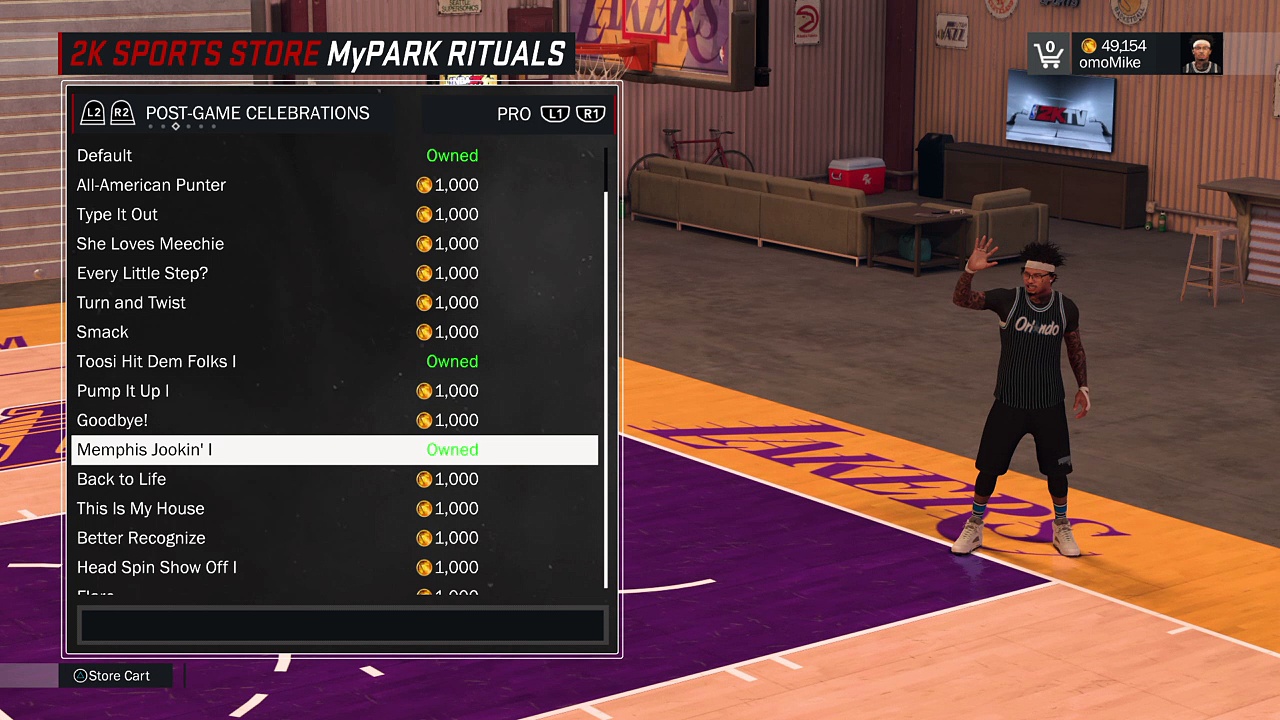Pick the She Loves Meechie row
This screenshot has width=1280, height=720.
coord(150,244)
